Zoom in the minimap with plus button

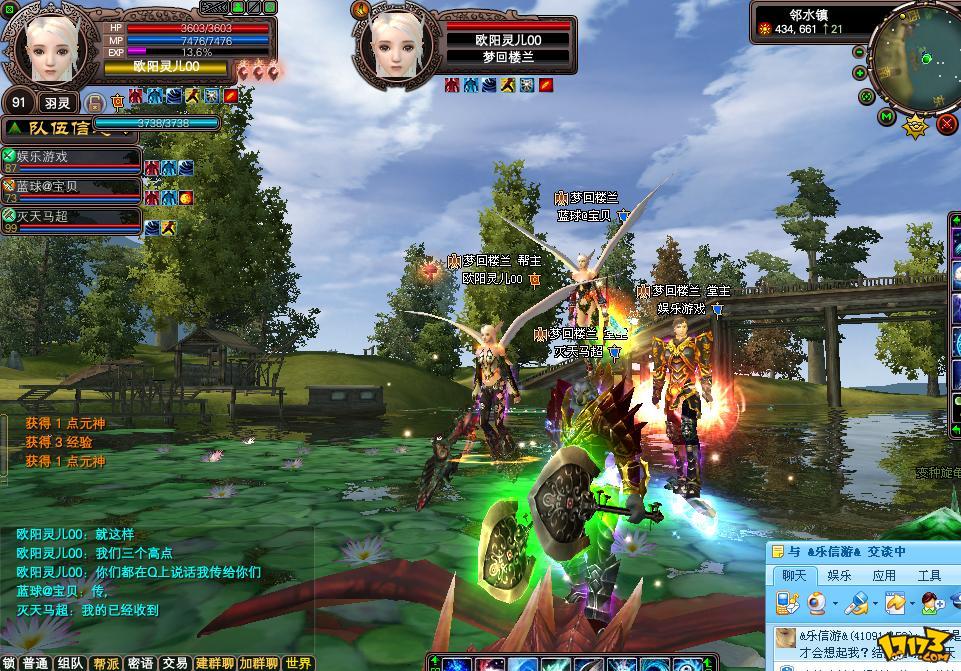pyautogui.click(x=861, y=73)
